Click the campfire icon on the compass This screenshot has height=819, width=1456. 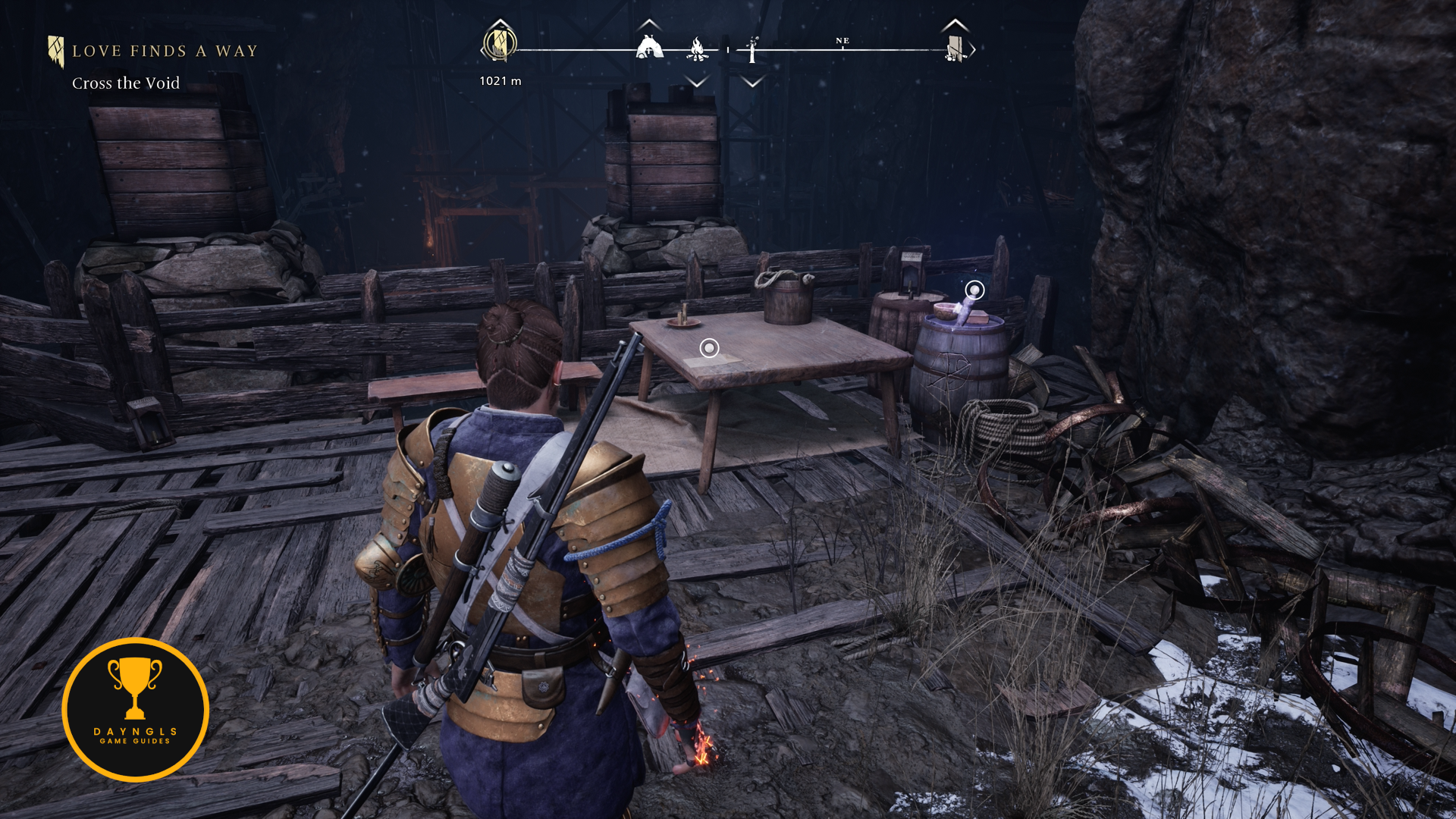tap(697, 49)
